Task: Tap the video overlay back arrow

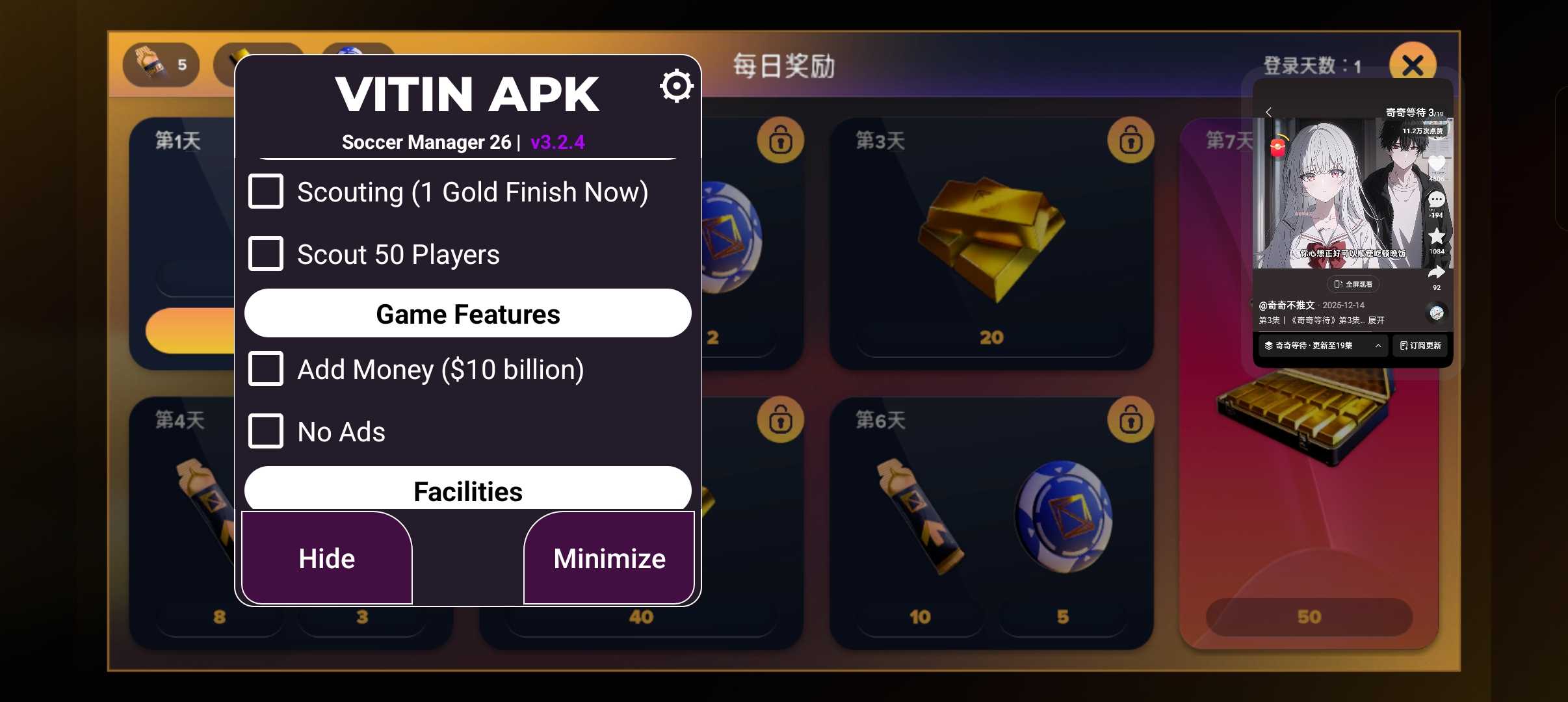Action: 1268,112
